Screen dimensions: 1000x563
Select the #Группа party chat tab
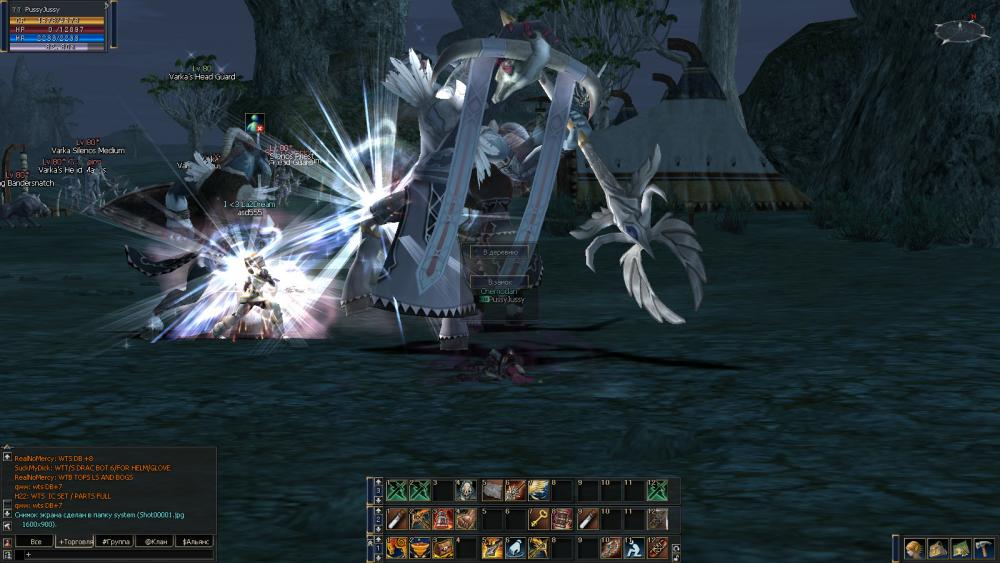[114, 541]
